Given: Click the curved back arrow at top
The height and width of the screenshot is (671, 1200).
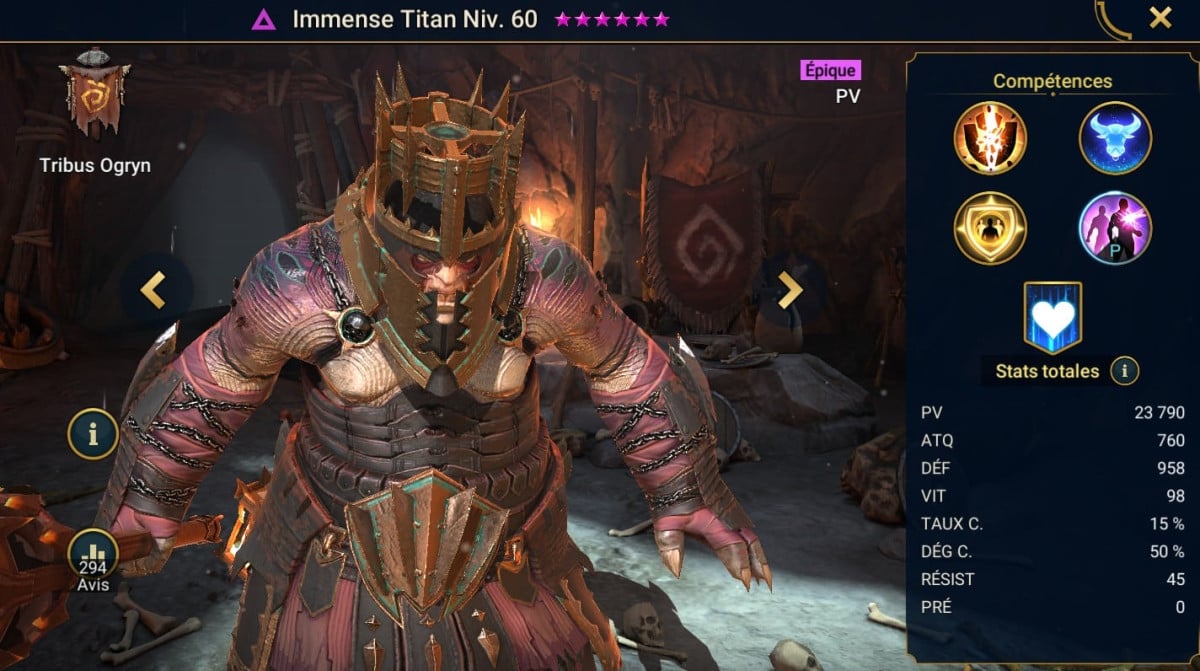Looking at the screenshot, I should pos(1111,20).
